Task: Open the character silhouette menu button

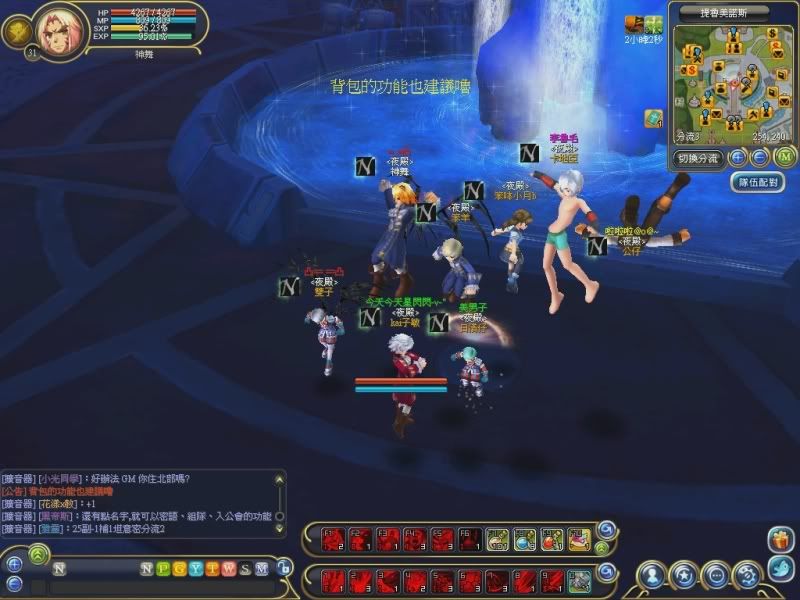Action: point(652,575)
